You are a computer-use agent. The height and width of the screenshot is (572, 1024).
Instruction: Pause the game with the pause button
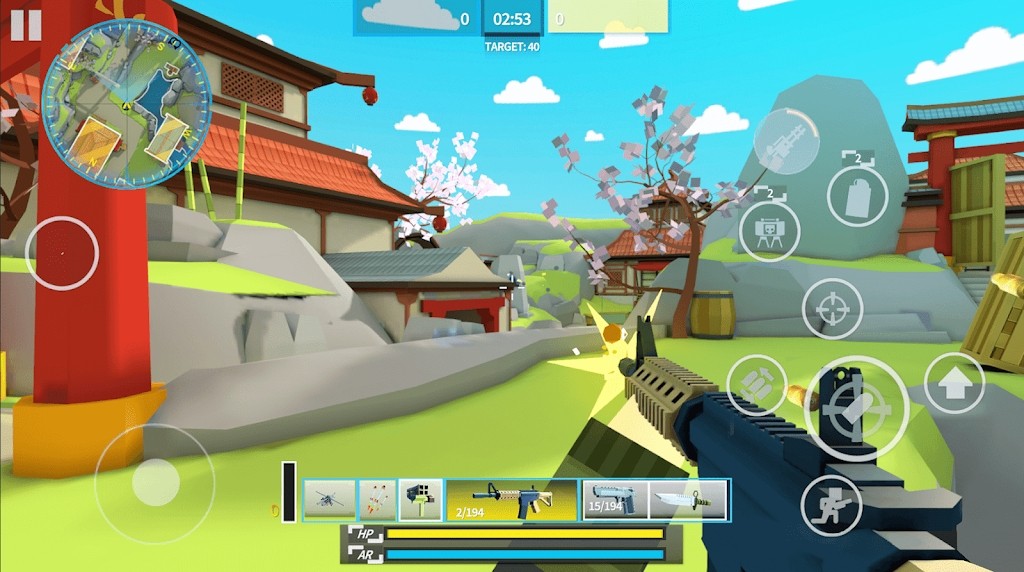[x=26, y=25]
